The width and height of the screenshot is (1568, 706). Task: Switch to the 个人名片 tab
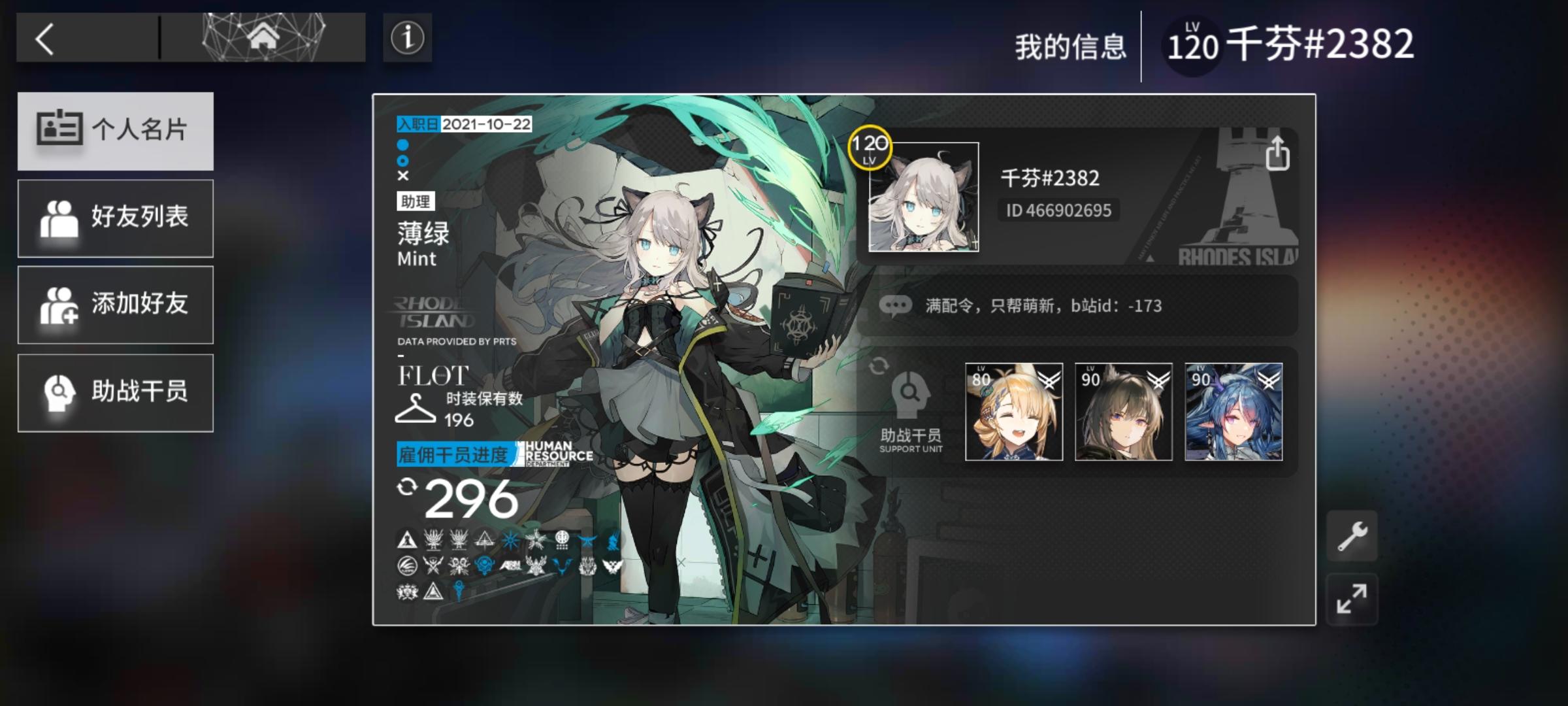click(116, 131)
